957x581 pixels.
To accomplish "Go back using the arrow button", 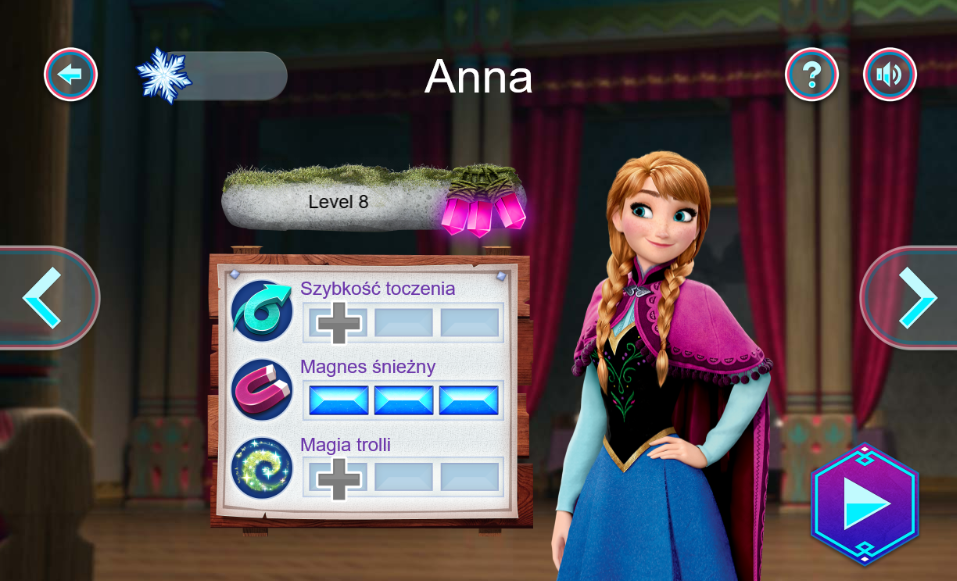I will pyautogui.click(x=70, y=74).
